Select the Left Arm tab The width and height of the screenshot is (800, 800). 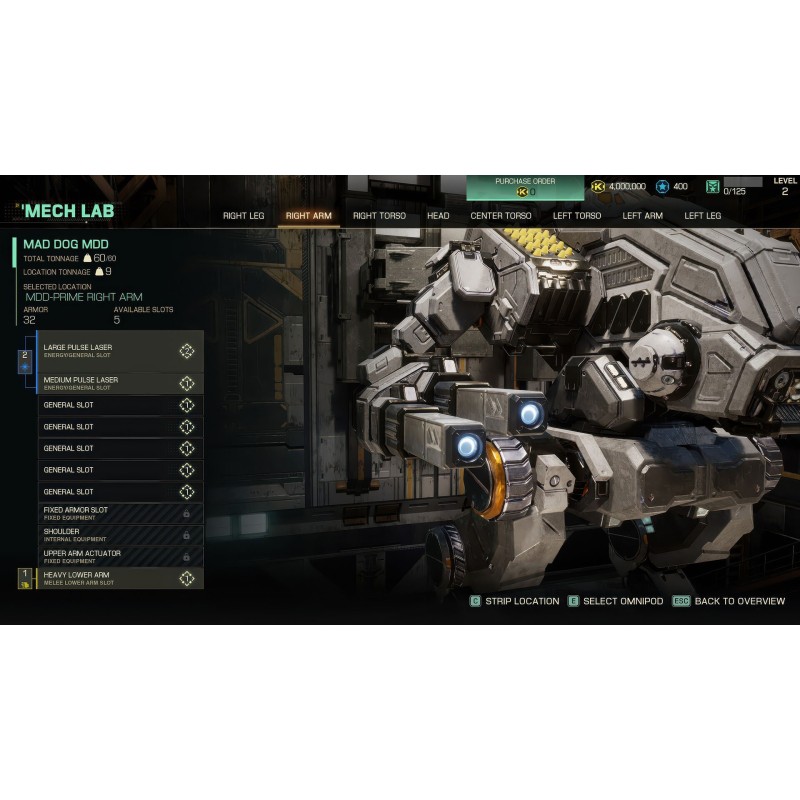tap(642, 215)
